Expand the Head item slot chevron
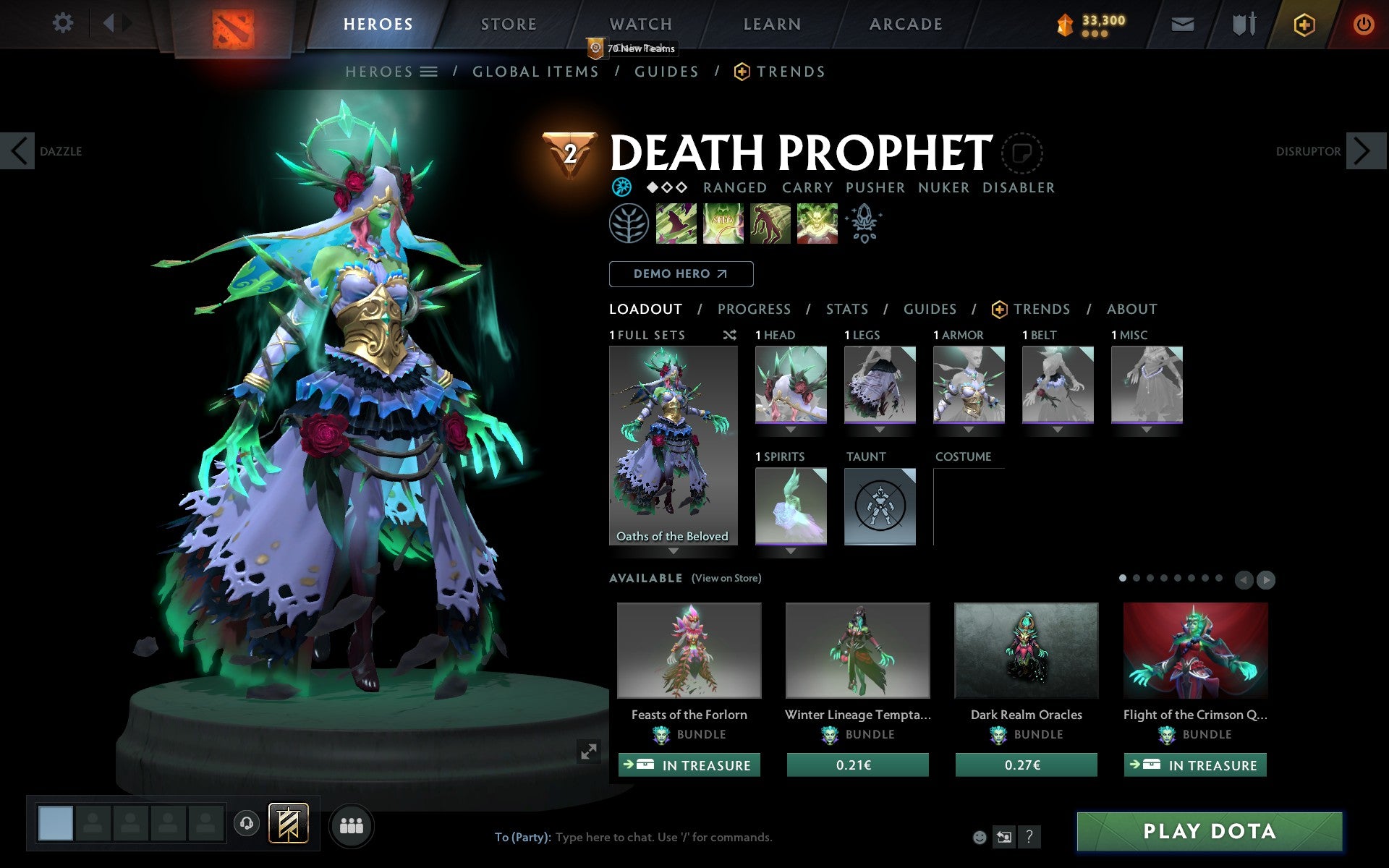This screenshot has width=1389, height=868. (x=791, y=429)
